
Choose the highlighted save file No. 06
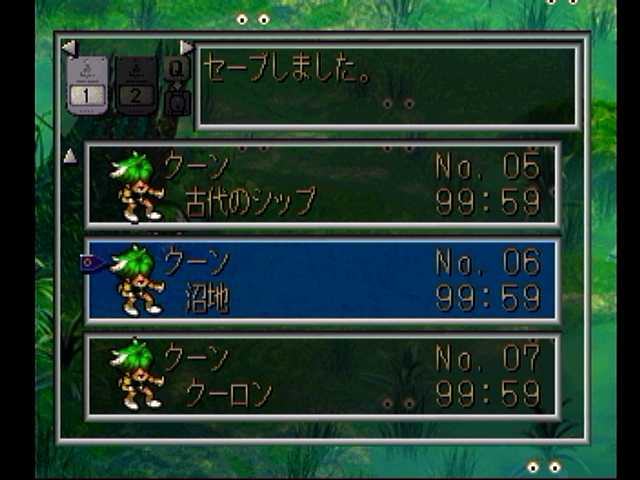coord(322,280)
